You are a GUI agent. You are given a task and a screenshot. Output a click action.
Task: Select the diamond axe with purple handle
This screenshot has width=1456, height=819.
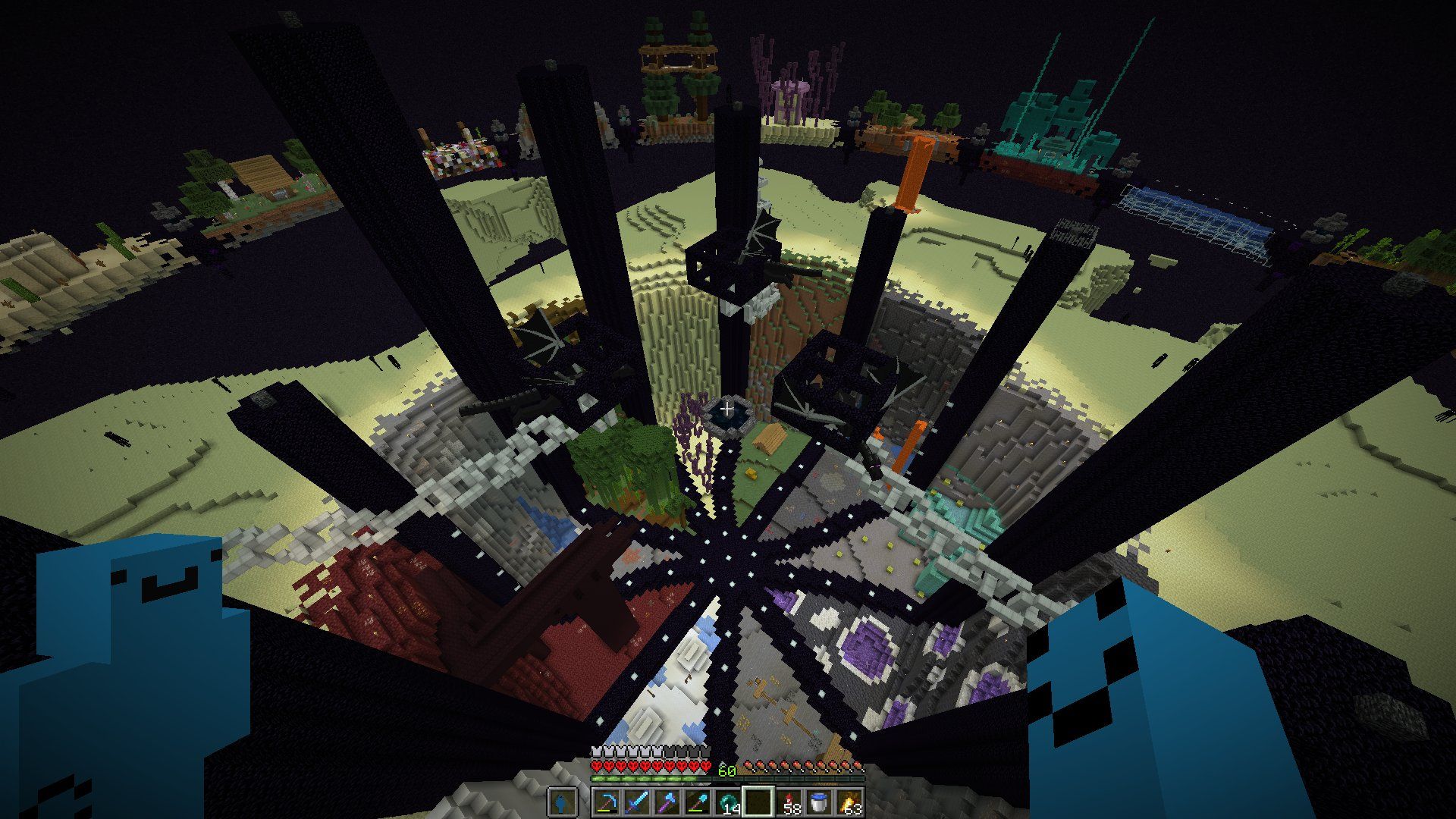click(667, 802)
